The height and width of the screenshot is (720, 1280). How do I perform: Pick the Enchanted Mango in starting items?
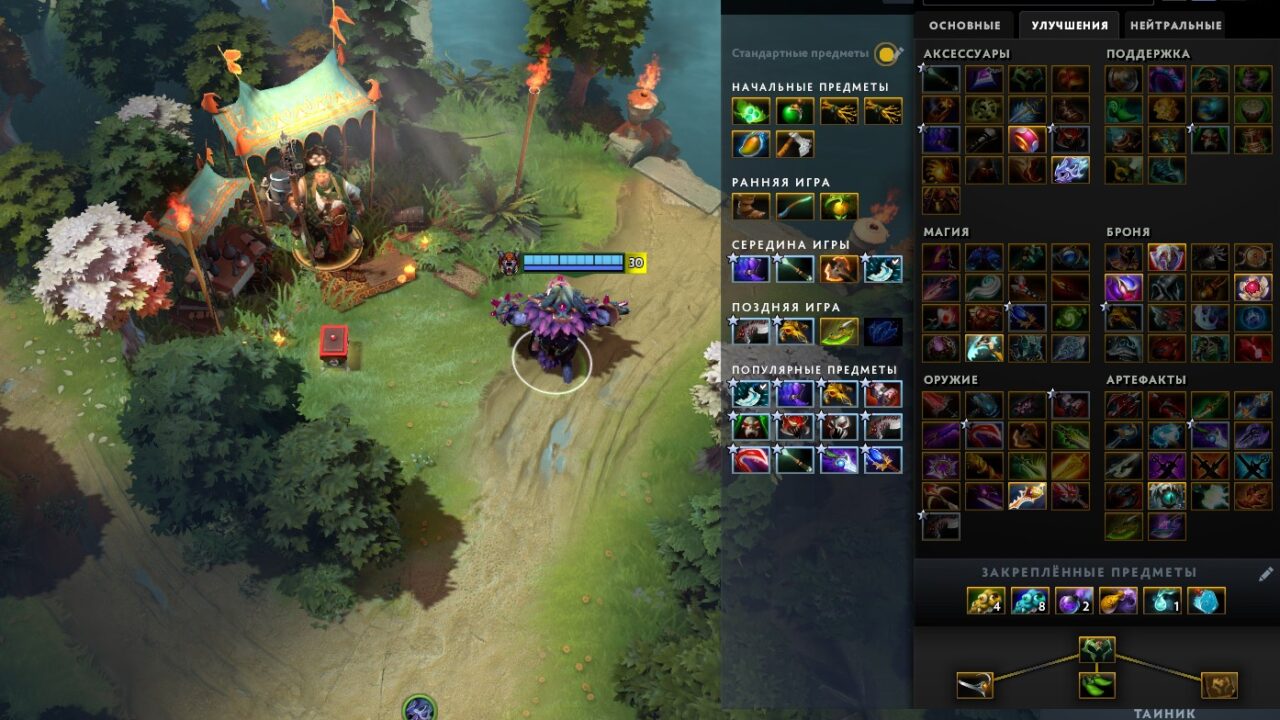click(x=751, y=144)
